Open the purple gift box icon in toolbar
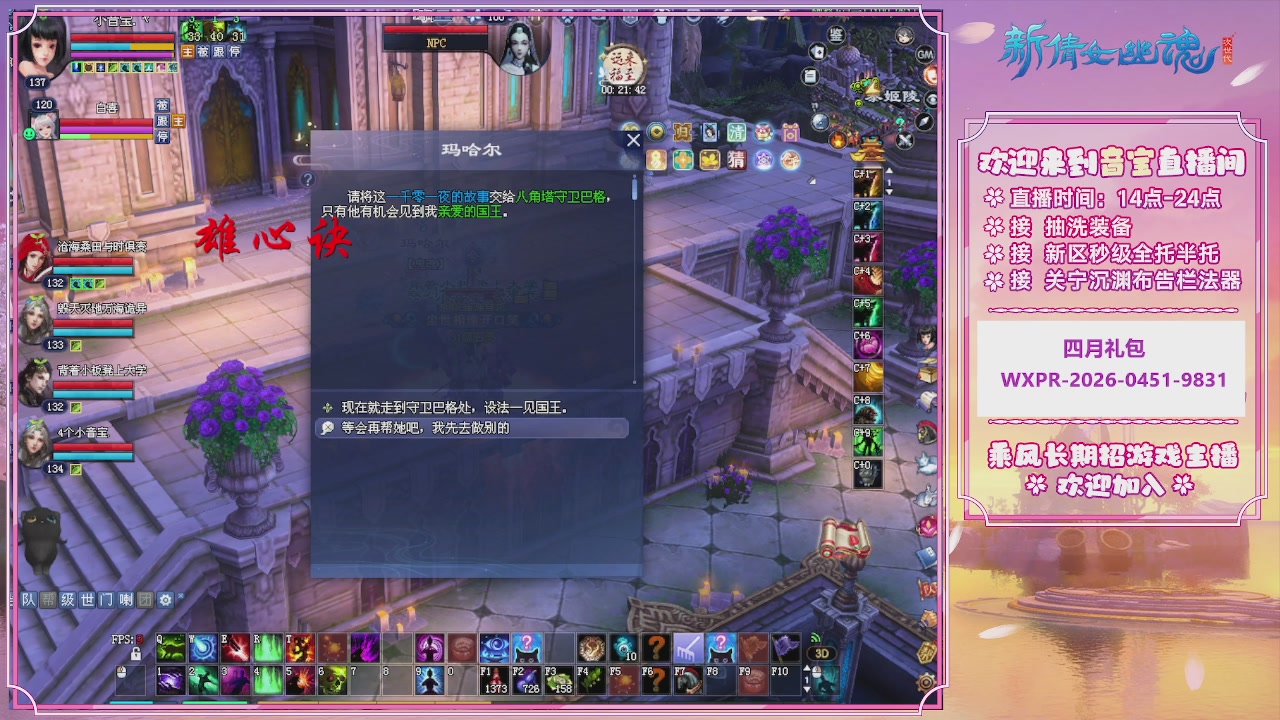Image resolution: width=1280 pixels, height=720 pixels. (x=790, y=132)
